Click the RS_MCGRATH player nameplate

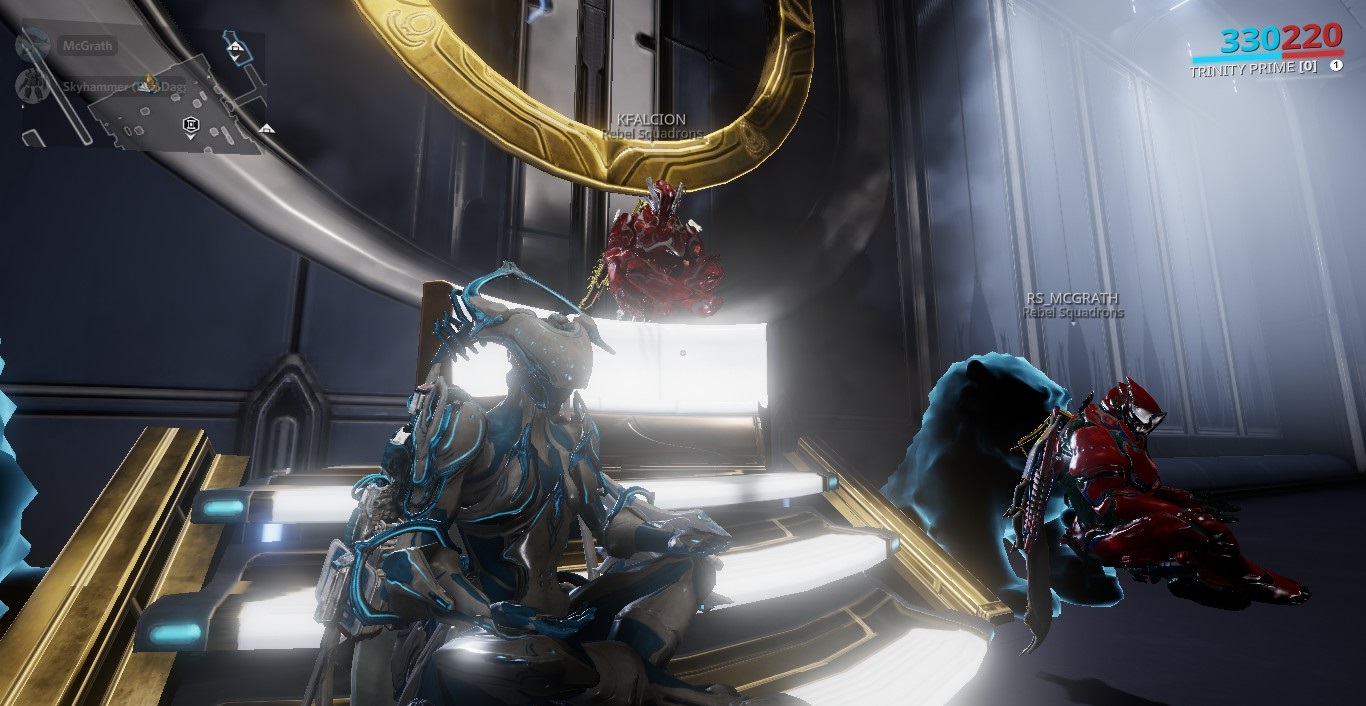coord(1072,298)
